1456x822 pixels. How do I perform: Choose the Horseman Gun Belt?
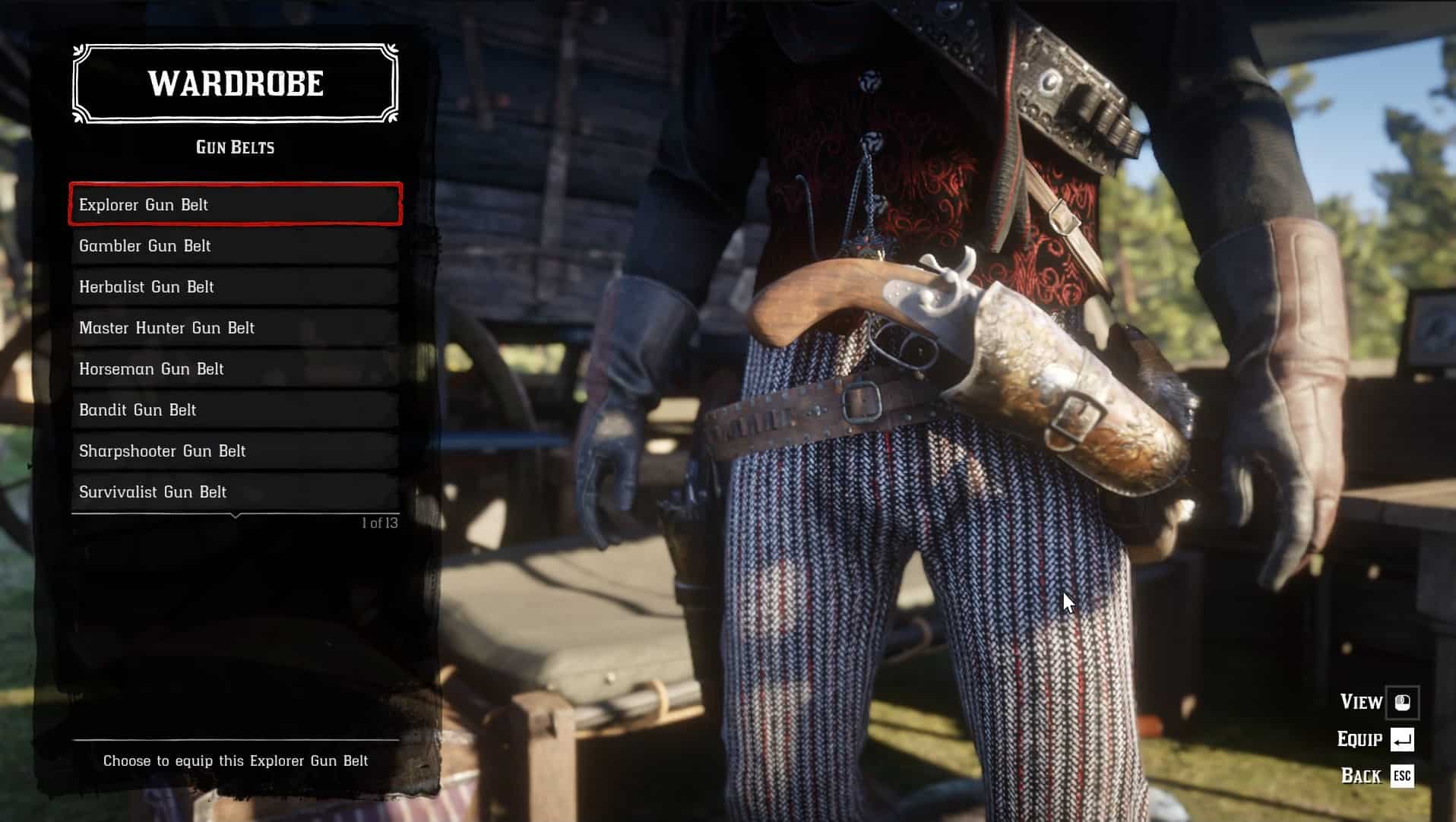point(235,368)
